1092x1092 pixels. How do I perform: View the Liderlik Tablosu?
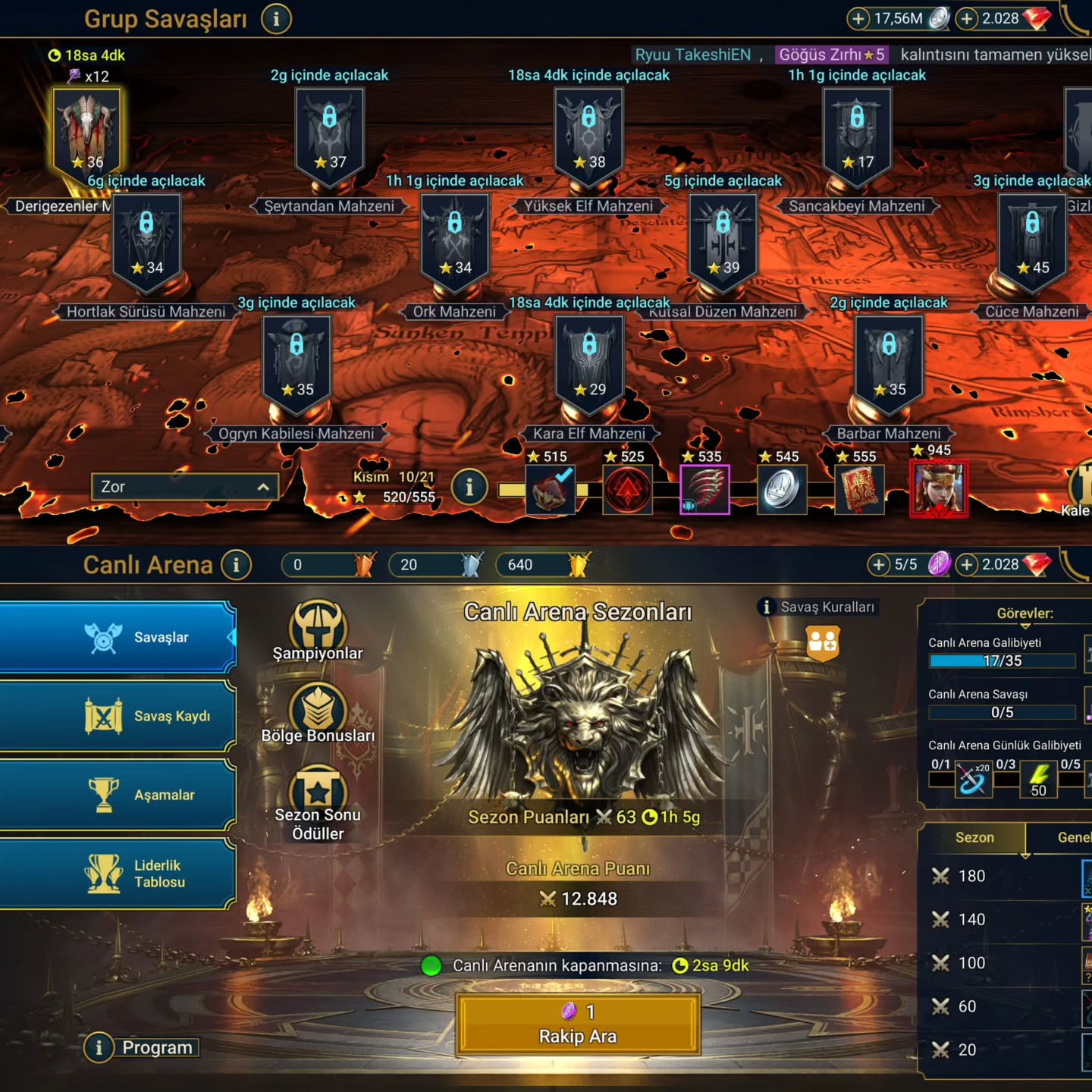(118, 874)
